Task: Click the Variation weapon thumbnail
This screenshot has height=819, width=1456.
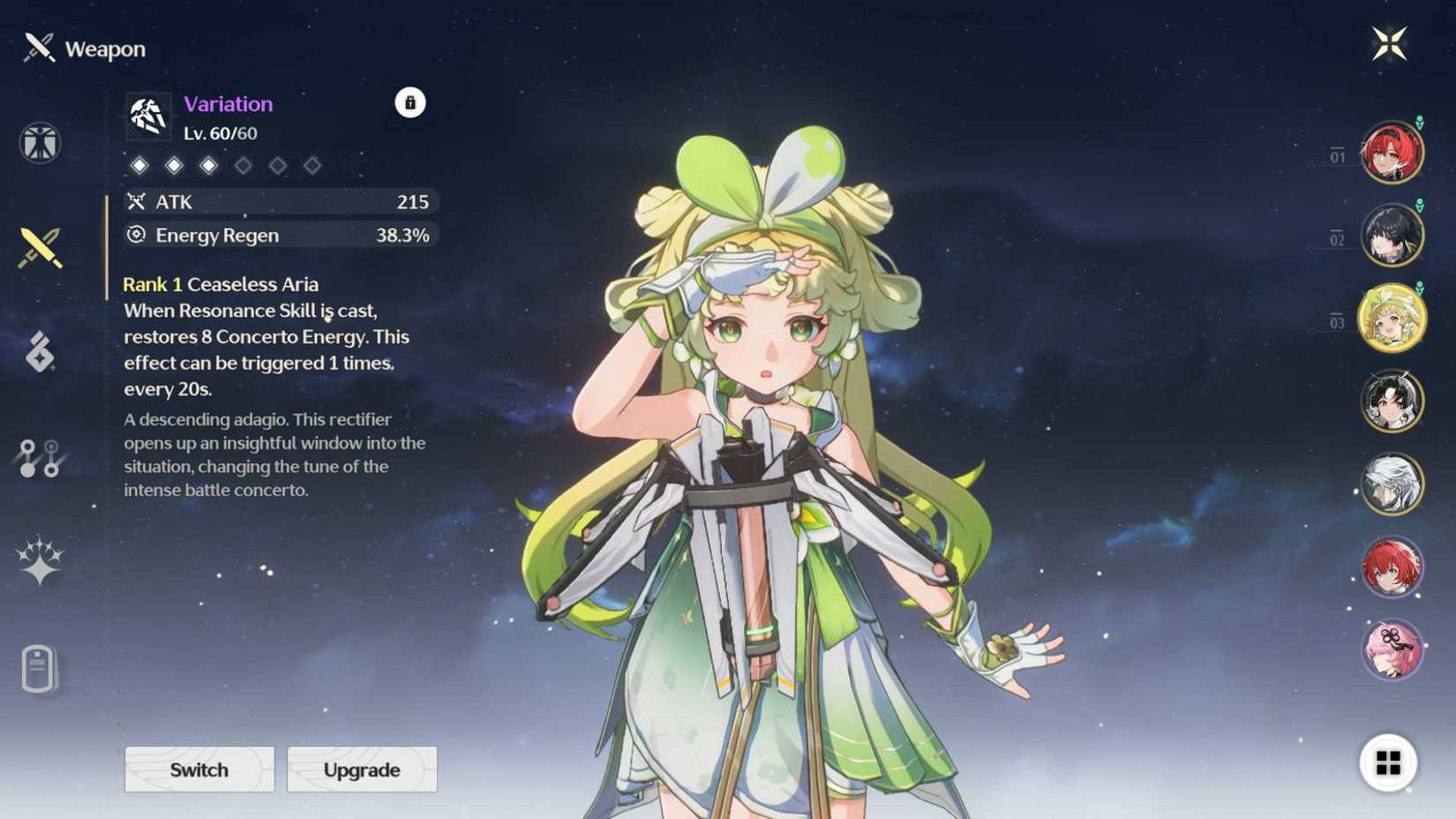Action: (x=148, y=116)
